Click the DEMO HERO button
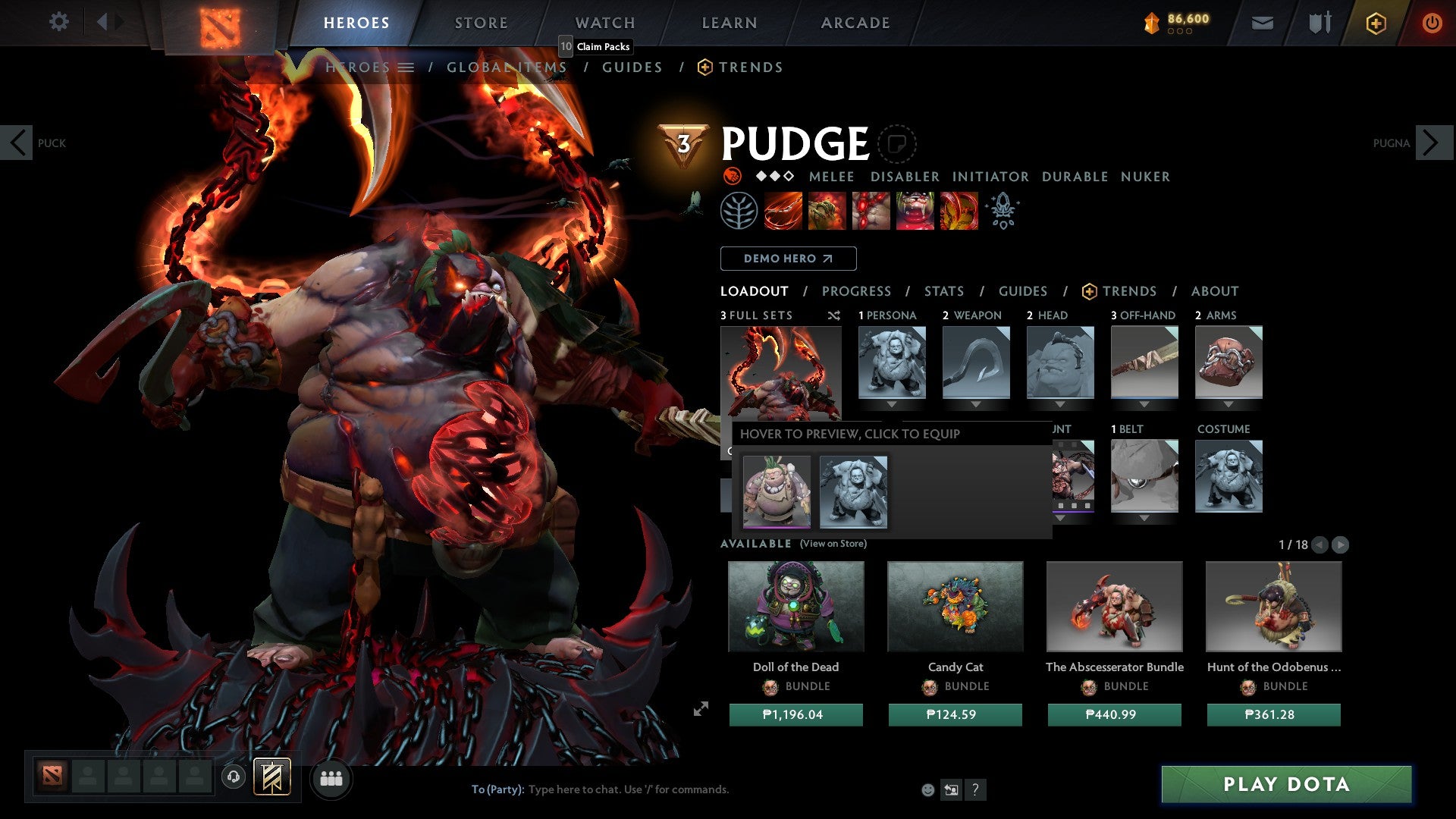Viewport: 1456px width, 819px height. (x=787, y=259)
